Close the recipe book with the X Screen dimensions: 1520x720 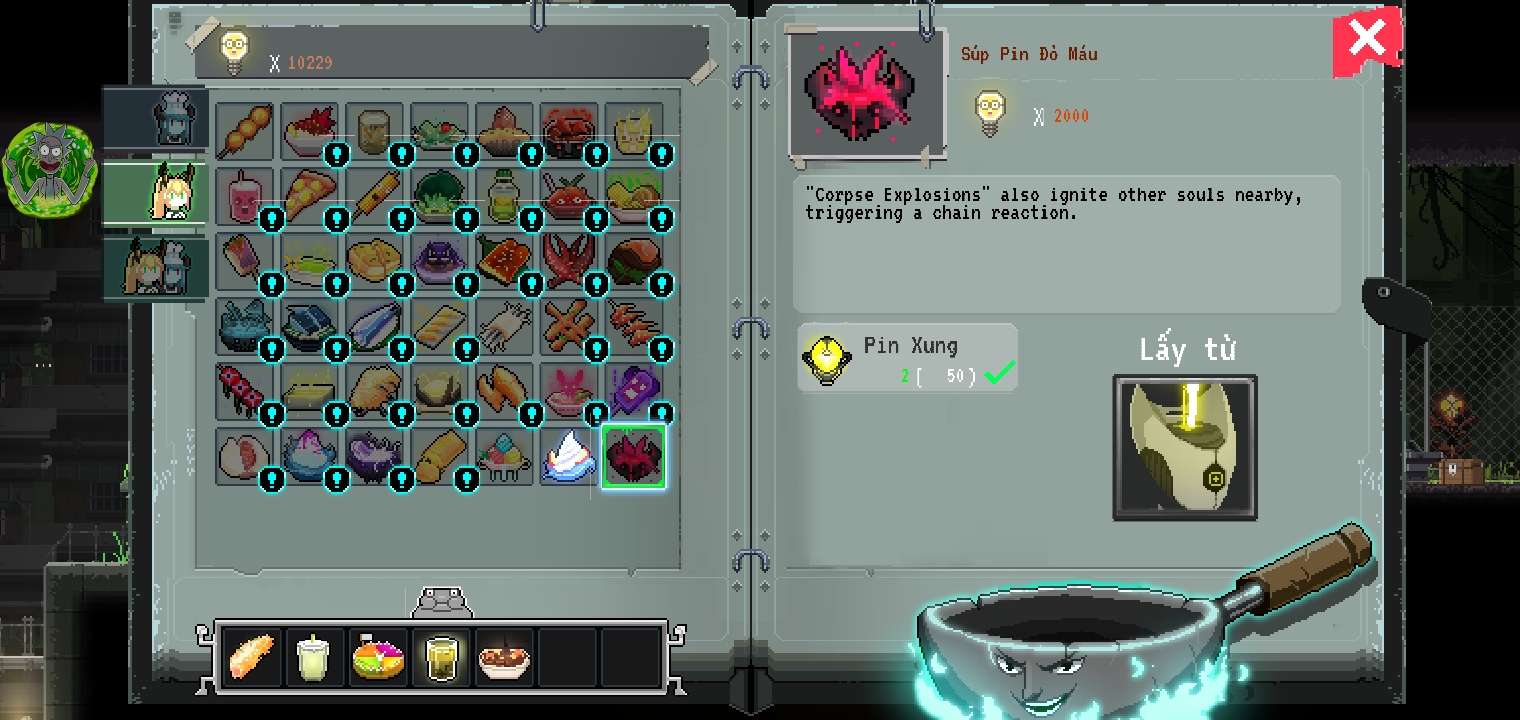[x=1366, y=40]
